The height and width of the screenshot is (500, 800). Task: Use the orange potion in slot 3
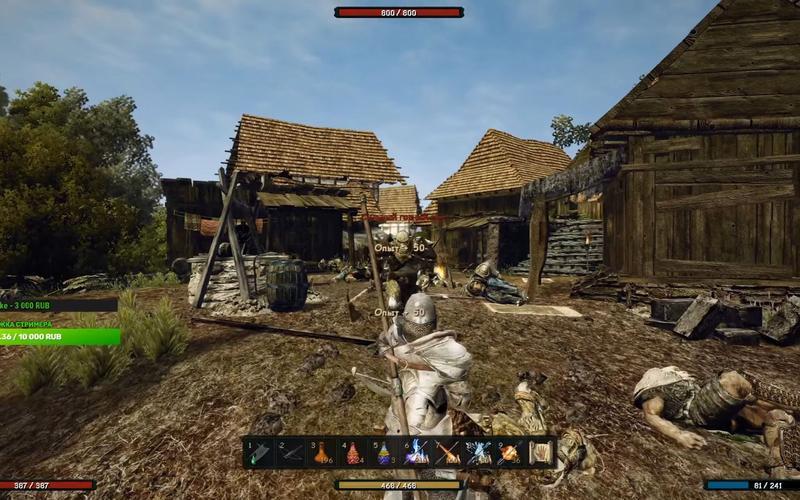pos(323,453)
